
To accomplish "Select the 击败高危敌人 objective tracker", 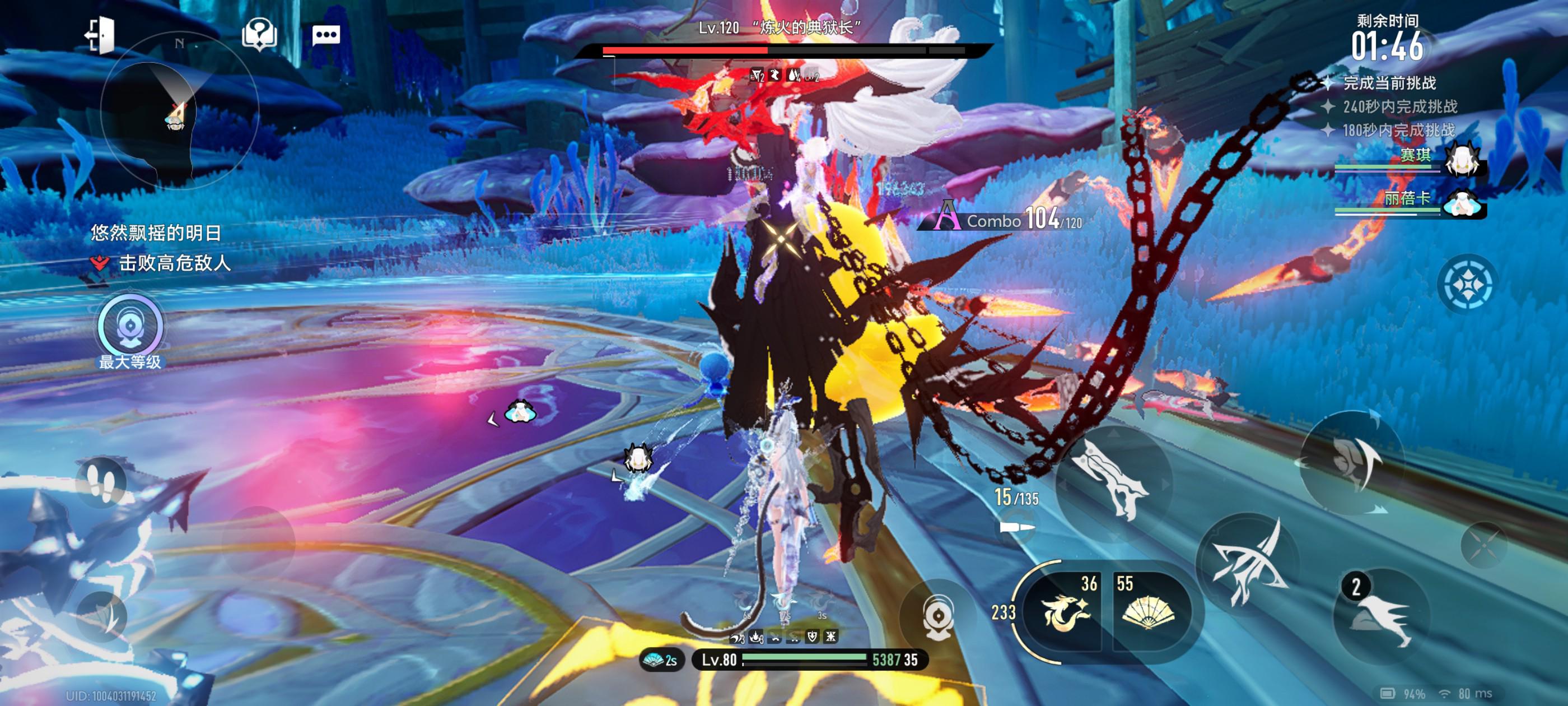I will (x=162, y=263).
